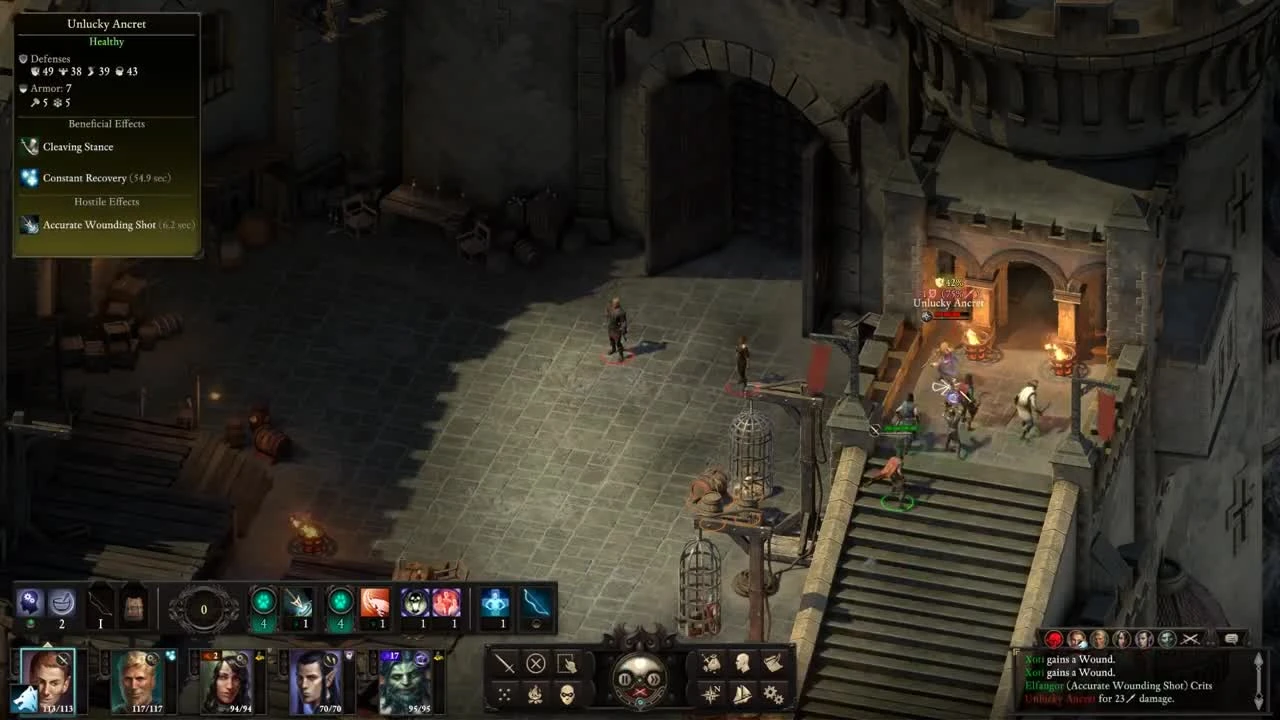Pause the game with the central pause button

[624, 679]
